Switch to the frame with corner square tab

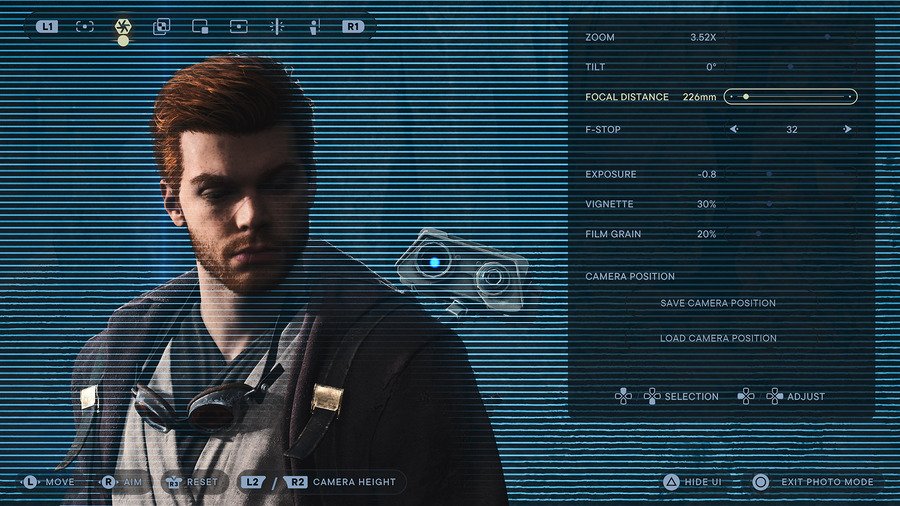(x=200, y=26)
